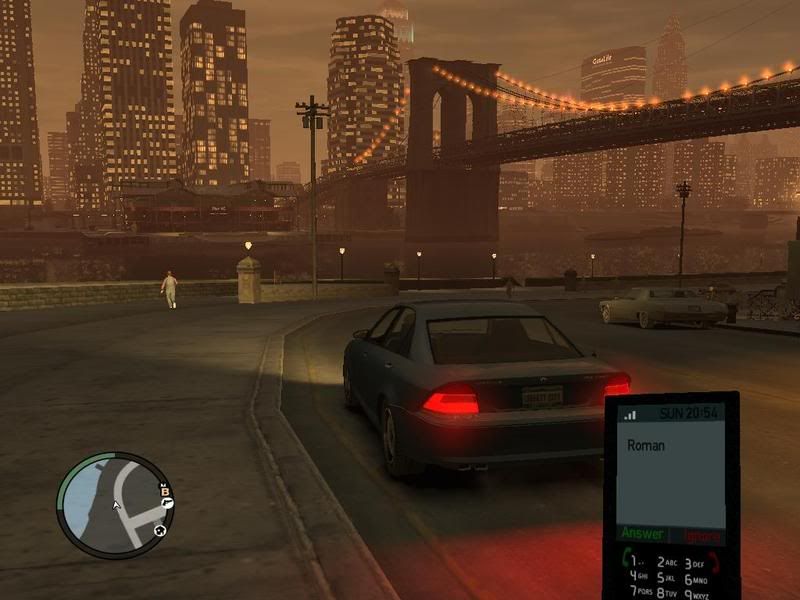Answer Roman's incoming phone call
The height and width of the screenshot is (600, 800).
coord(642,534)
